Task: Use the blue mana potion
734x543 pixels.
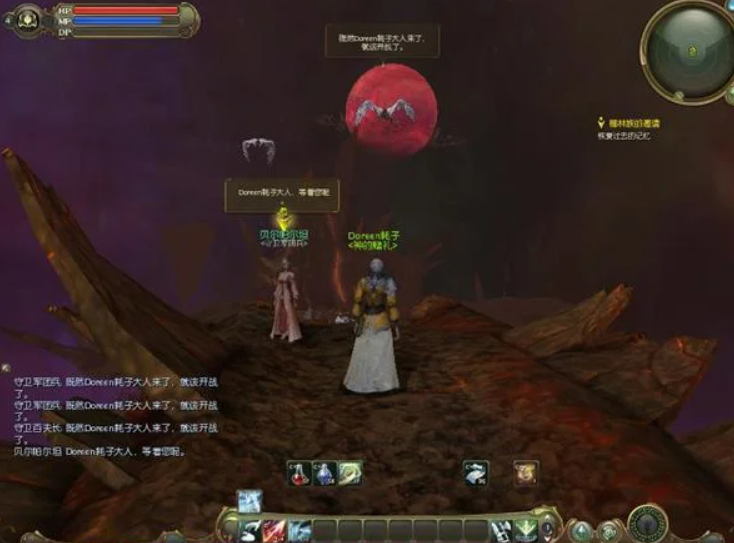Action: 325,473
